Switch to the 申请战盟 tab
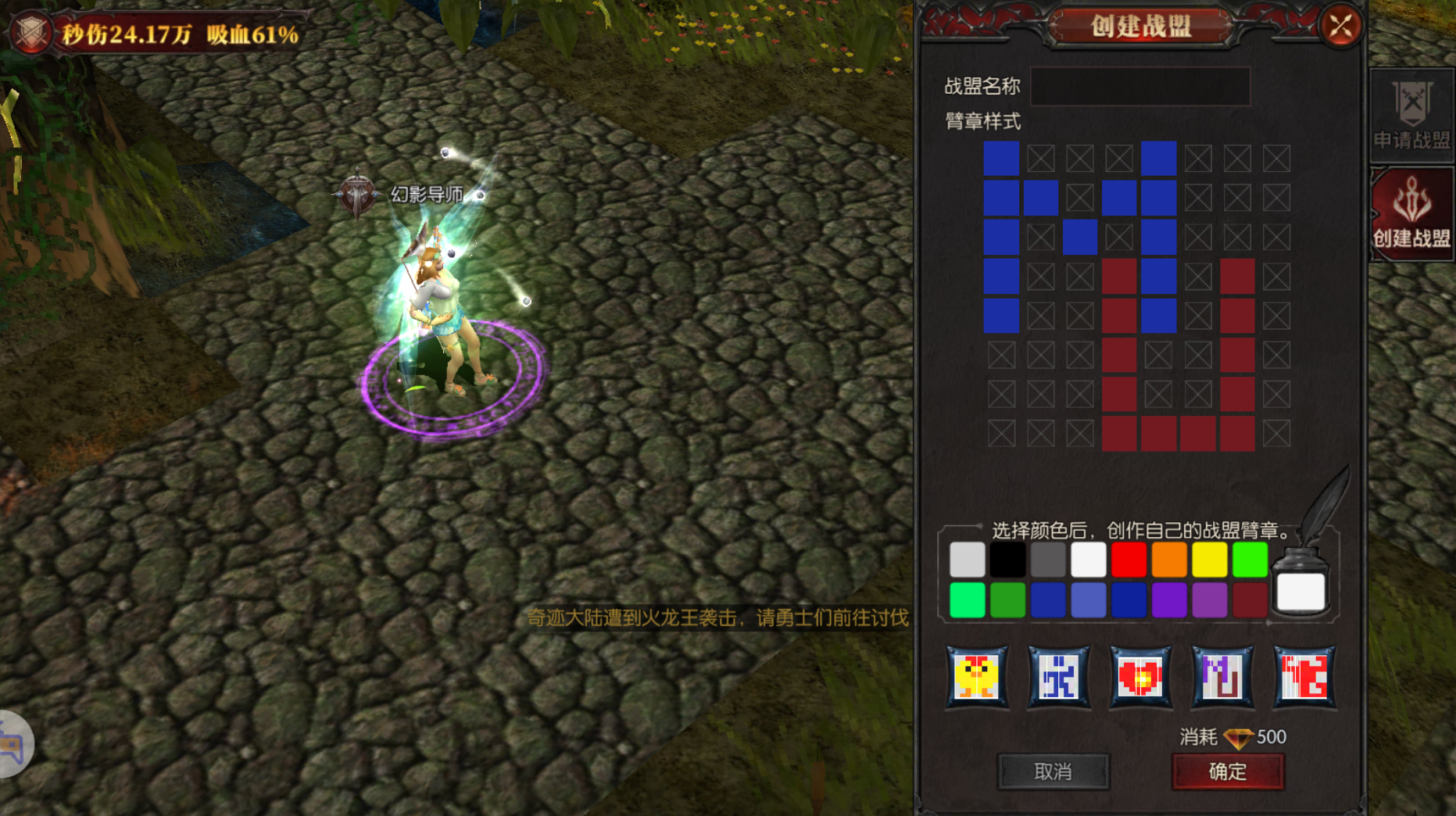1456x816 pixels. tap(1411, 116)
